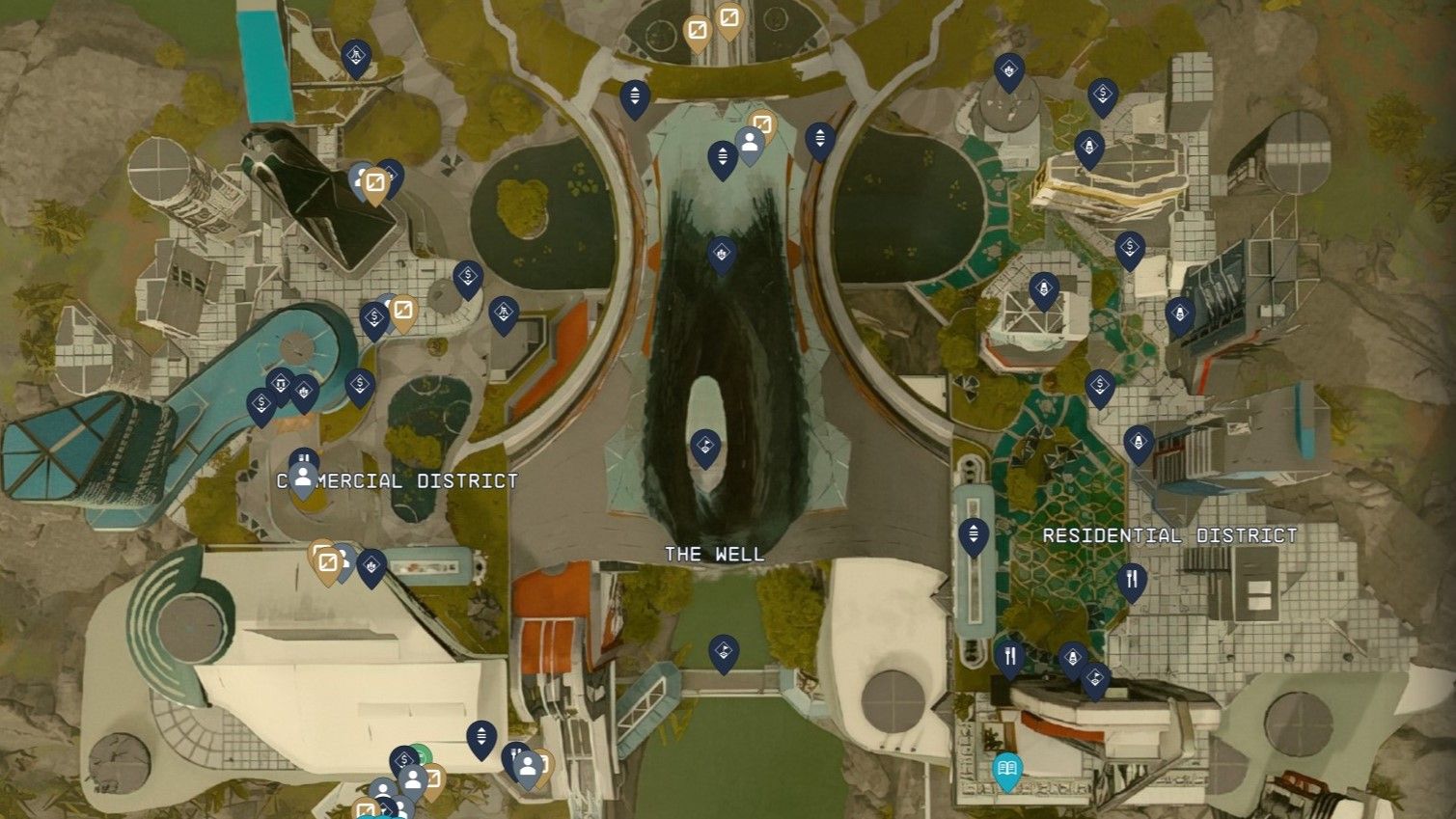Open the restaurant marker near the bottom-right garden
Viewport: 1456px width, 819px height.
coord(1011,656)
